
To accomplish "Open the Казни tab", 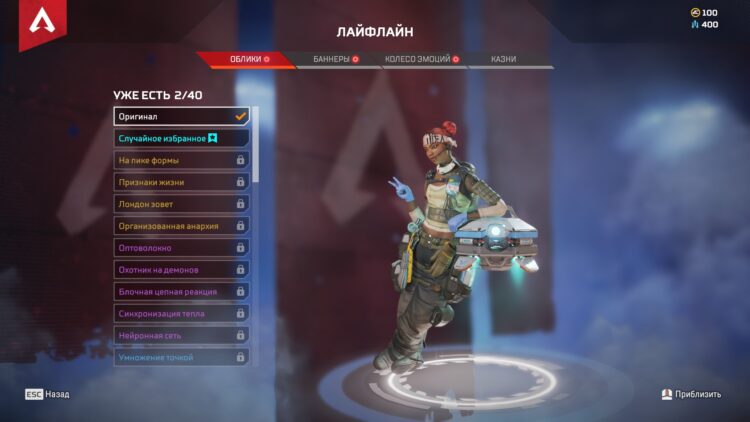I will 504,59.
